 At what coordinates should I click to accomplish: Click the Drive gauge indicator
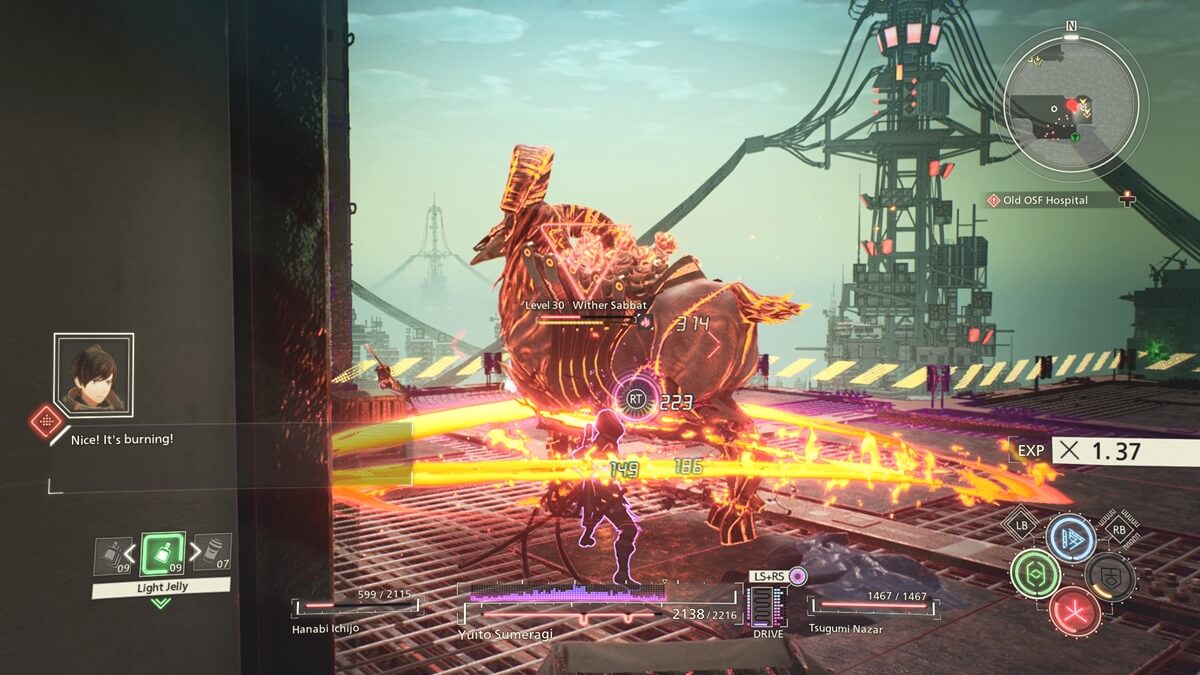768,608
